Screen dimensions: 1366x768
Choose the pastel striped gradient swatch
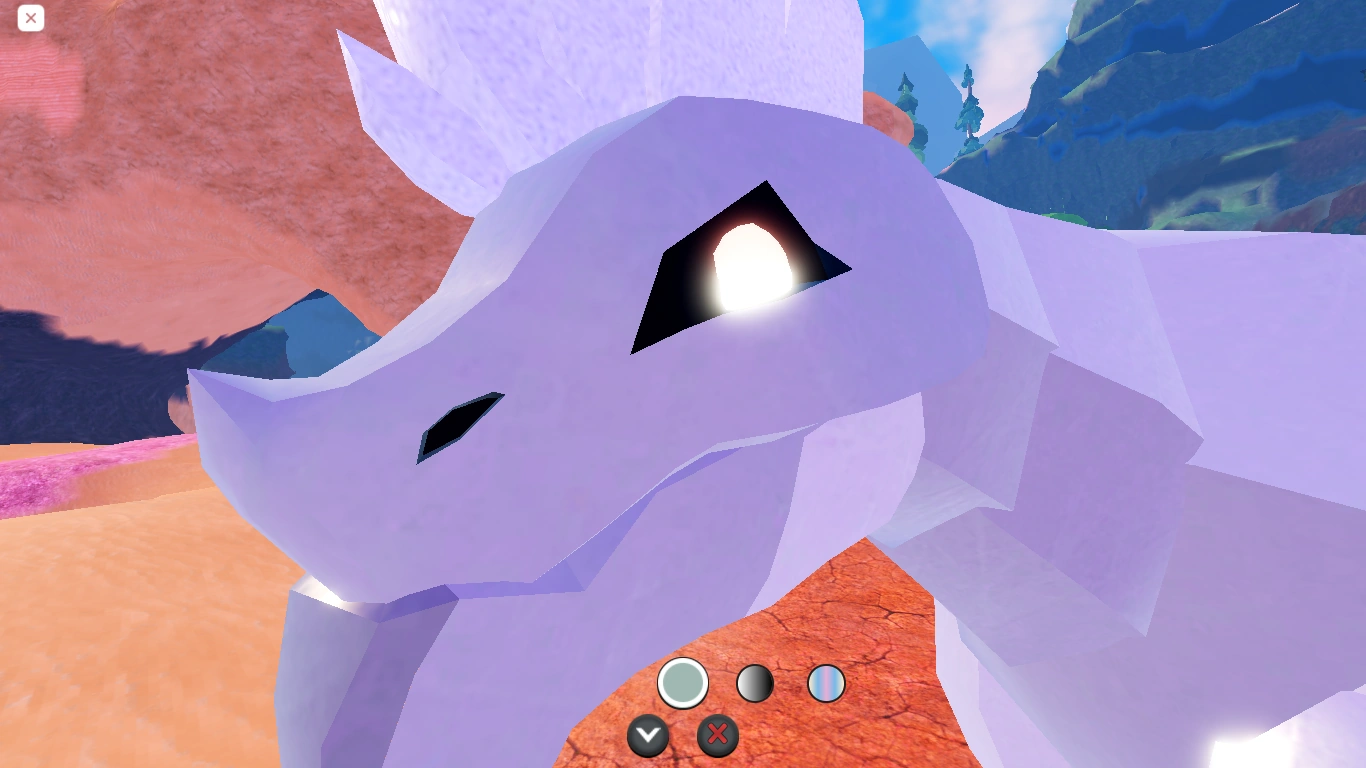tap(825, 683)
